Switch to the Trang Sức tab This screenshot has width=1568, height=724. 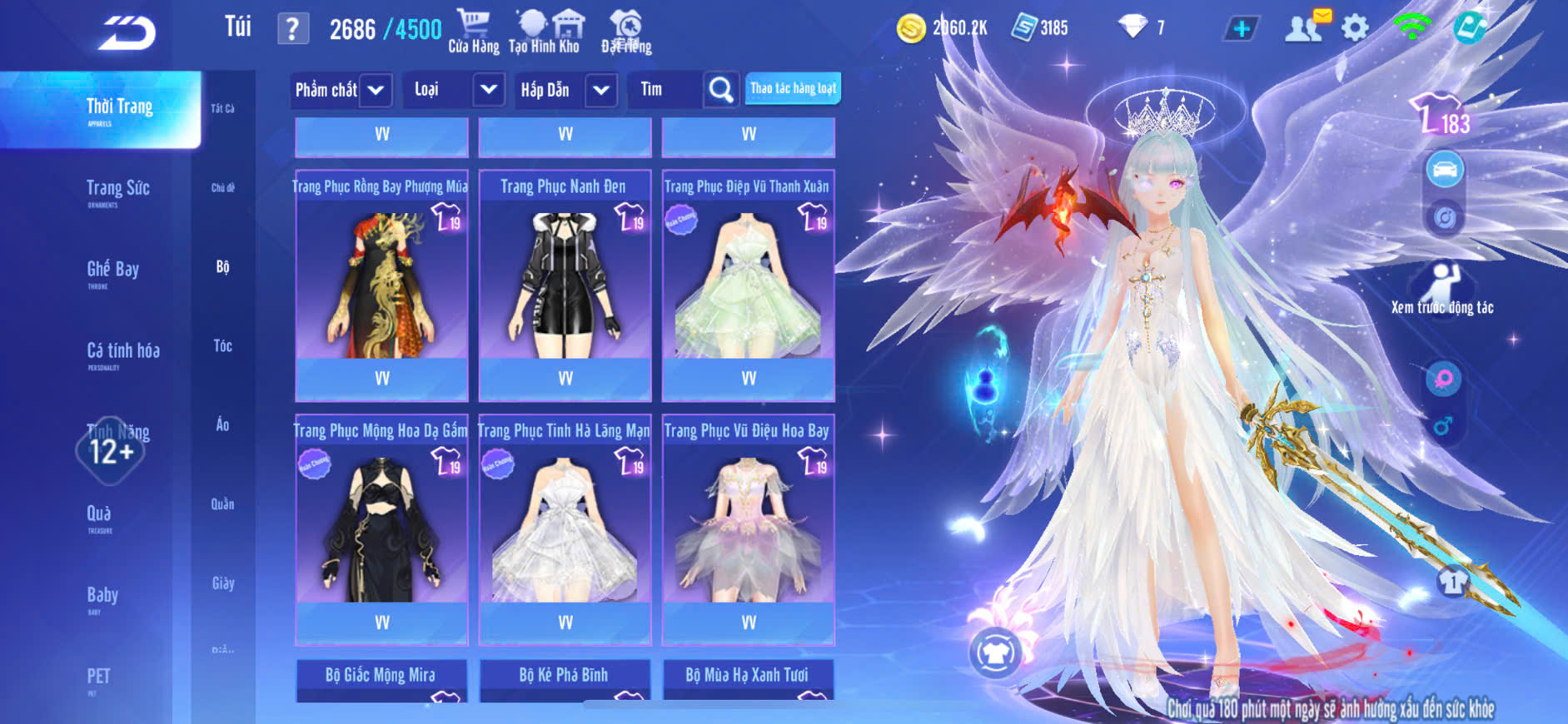pyautogui.click(x=117, y=191)
